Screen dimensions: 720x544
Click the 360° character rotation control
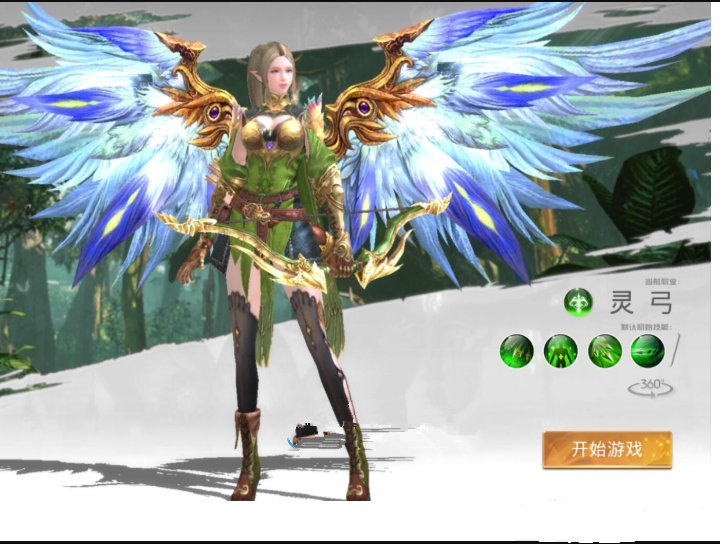pyautogui.click(x=649, y=387)
